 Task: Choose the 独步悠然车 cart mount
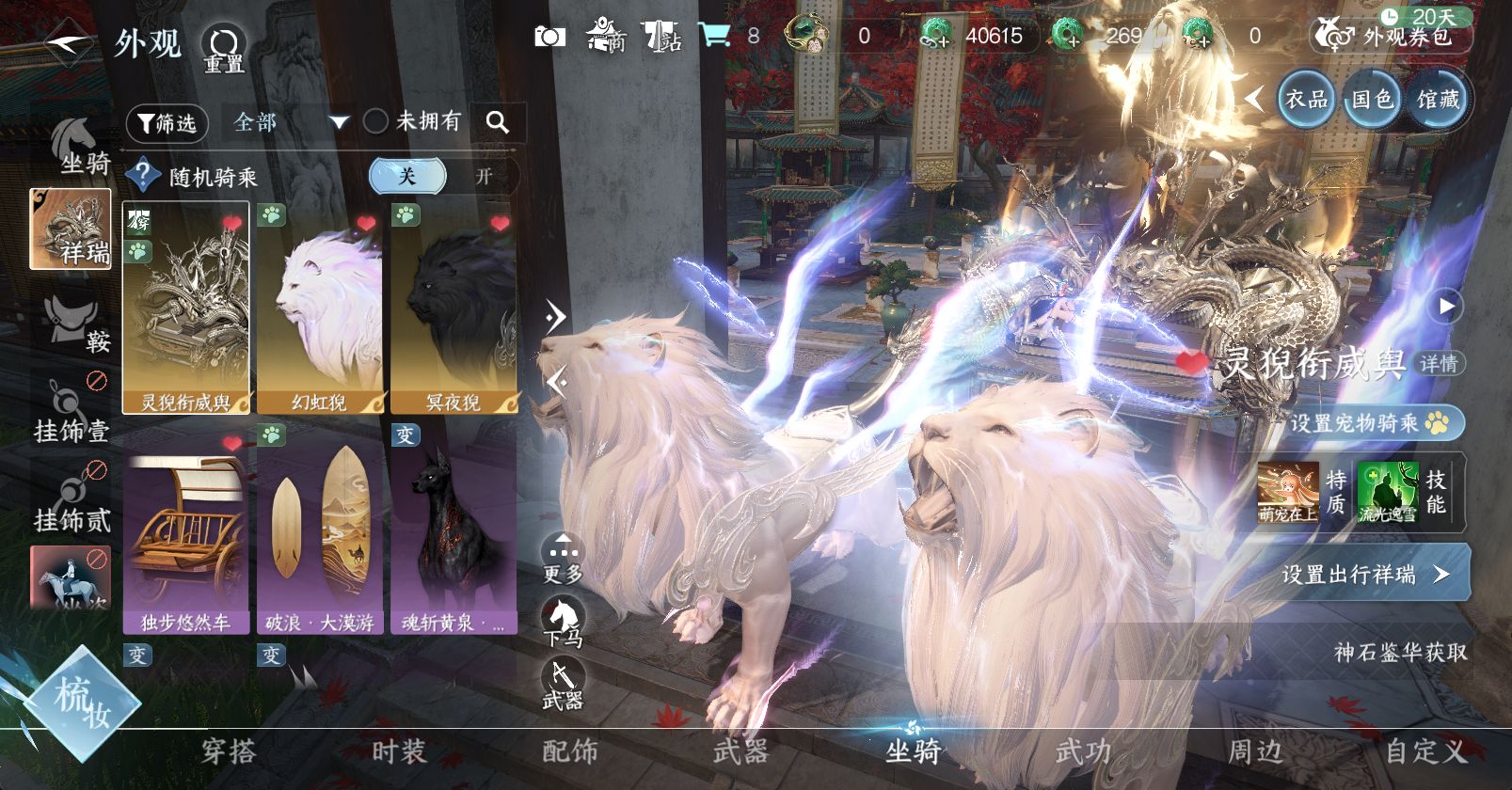(185, 528)
